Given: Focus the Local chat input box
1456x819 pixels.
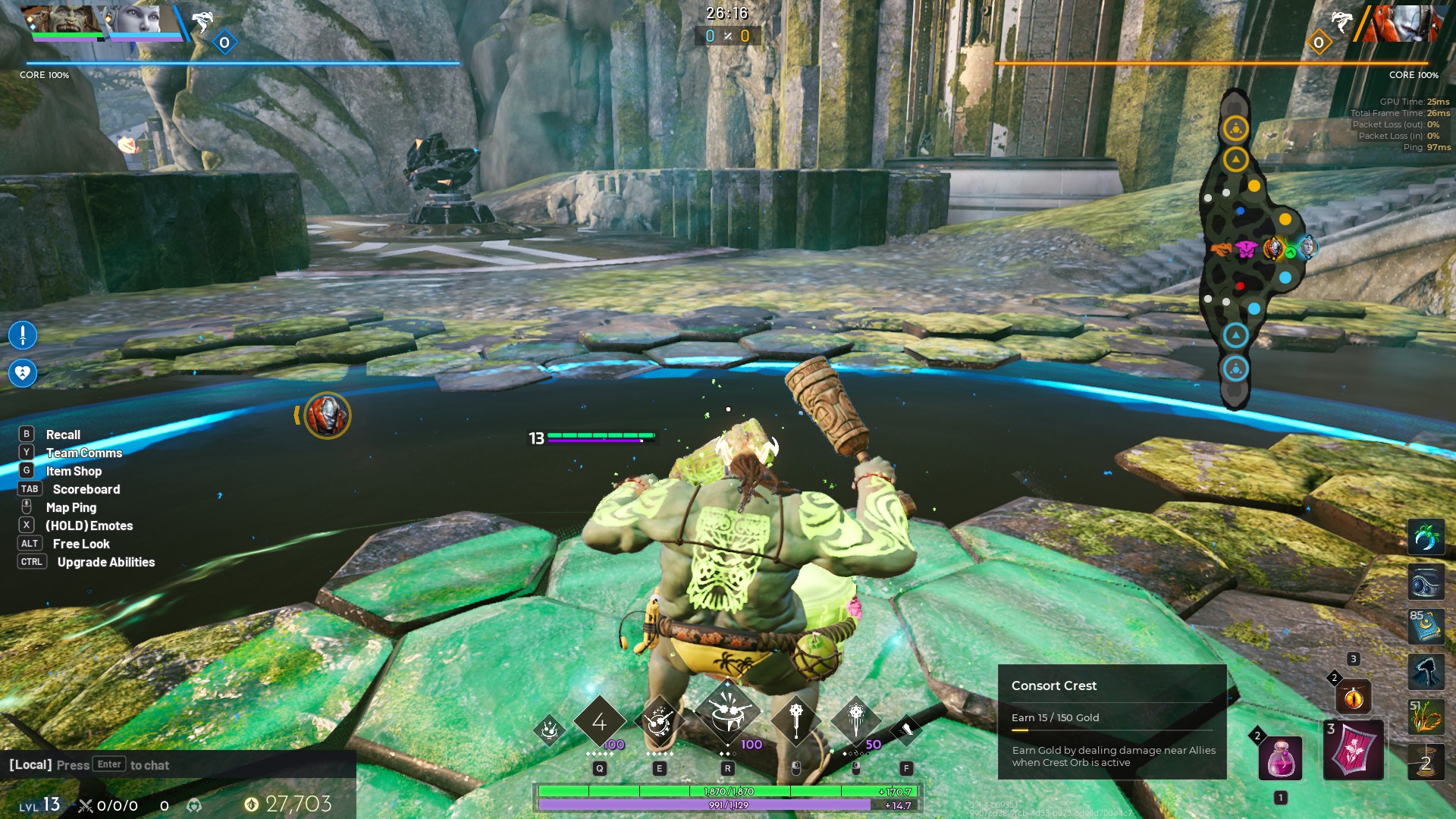Looking at the screenshot, I should [x=178, y=764].
